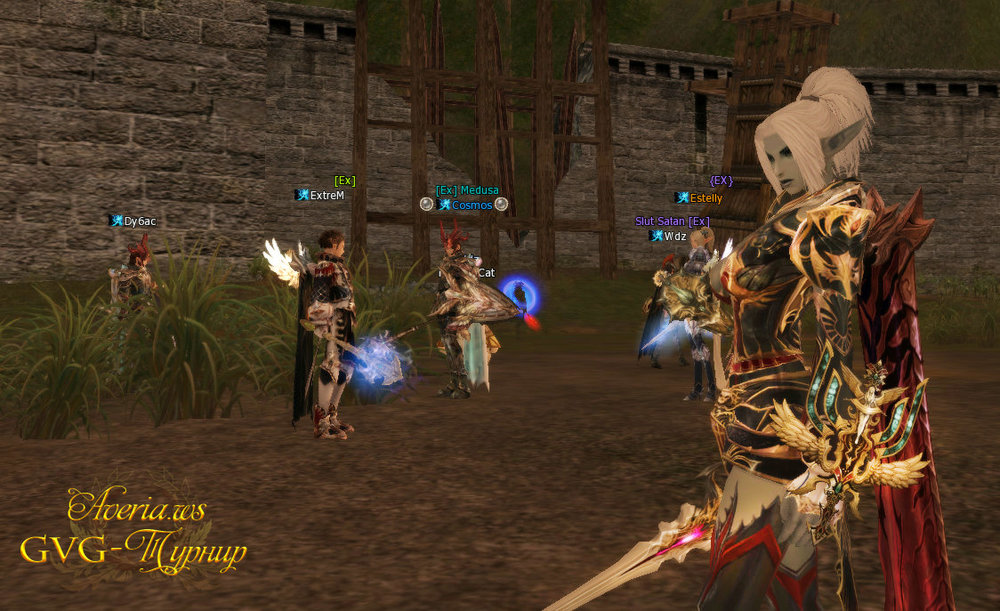
Task: Select the Dy6ac name tag
Action: 136,220
